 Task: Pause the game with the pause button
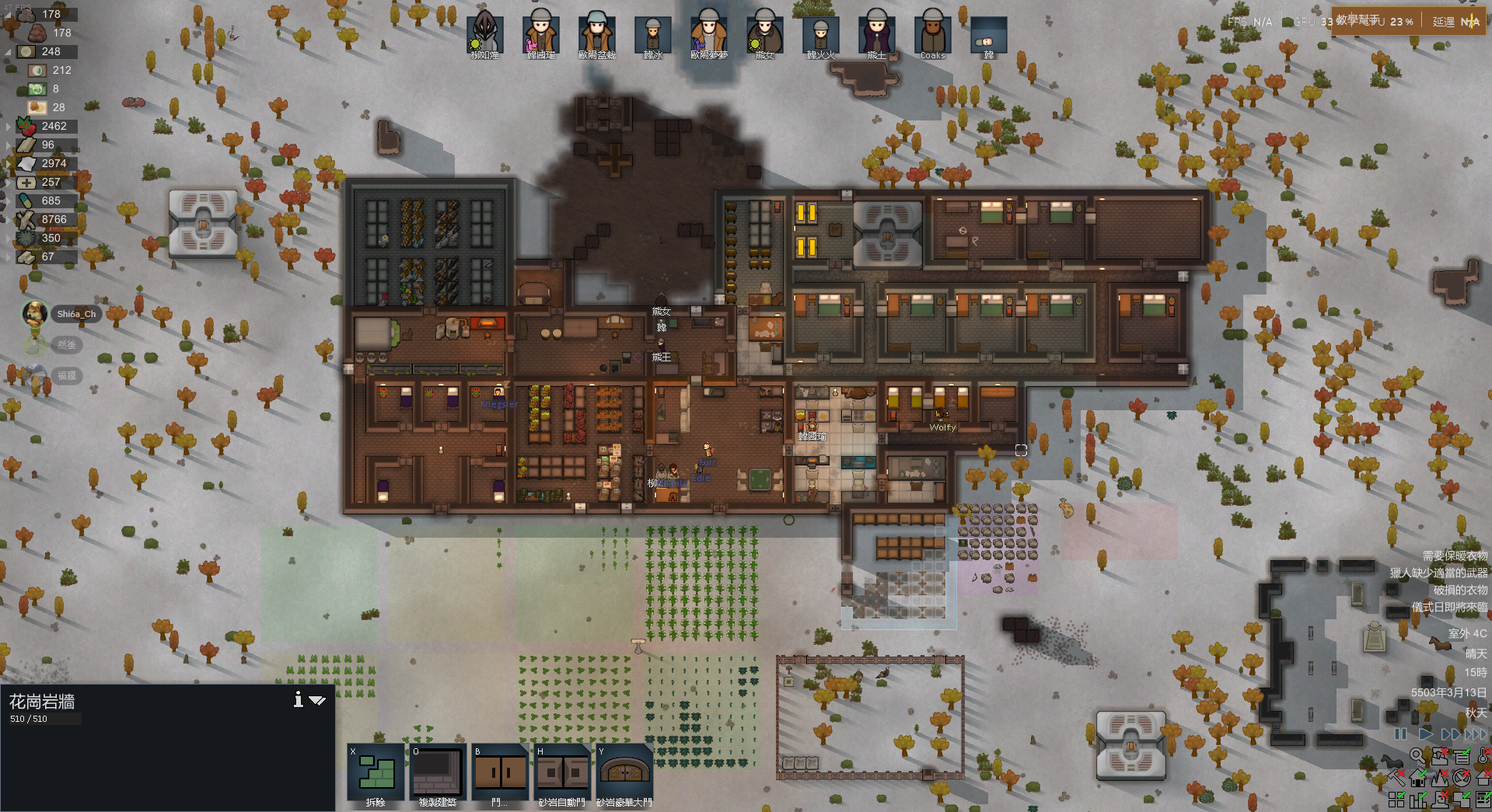pyautogui.click(x=1400, y=734)
